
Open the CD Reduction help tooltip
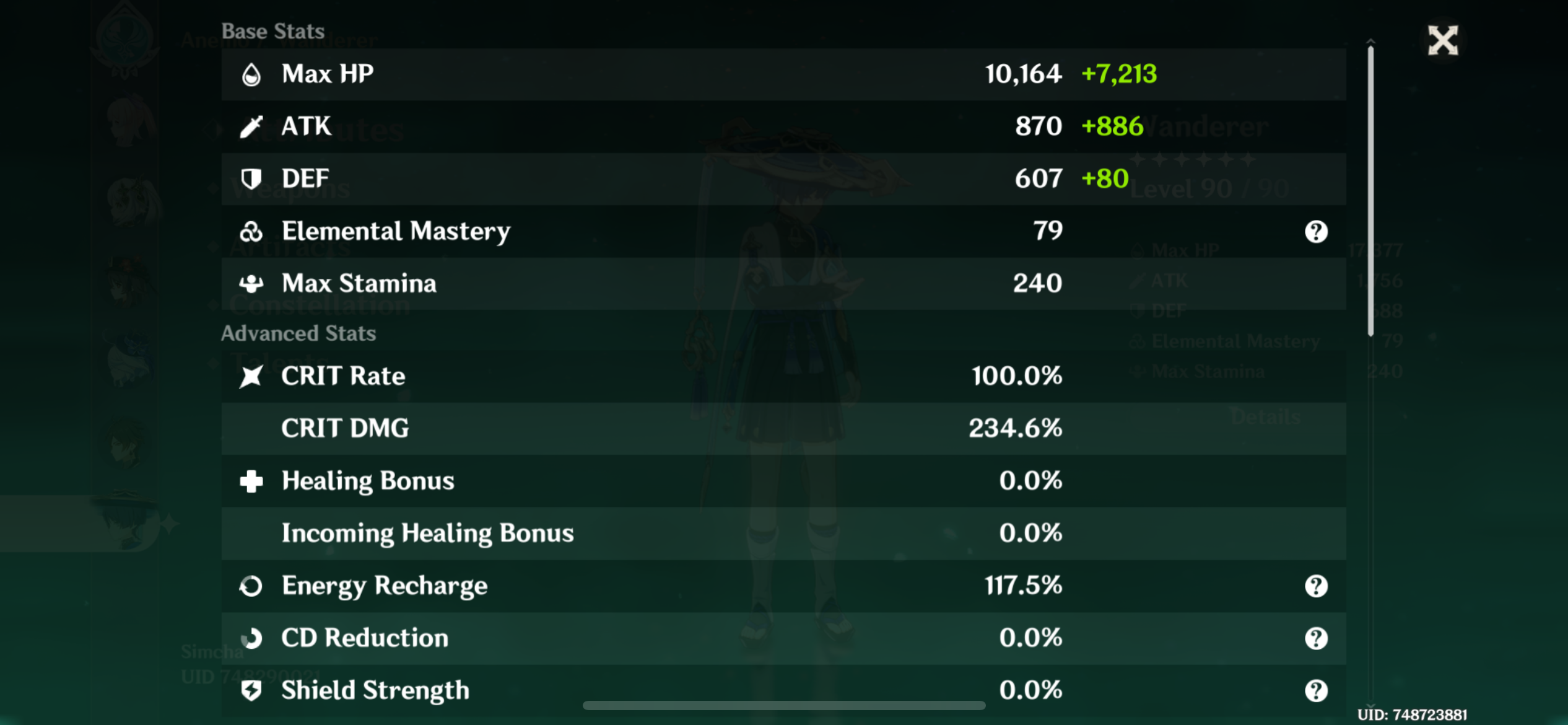(x=1317, y=638)
